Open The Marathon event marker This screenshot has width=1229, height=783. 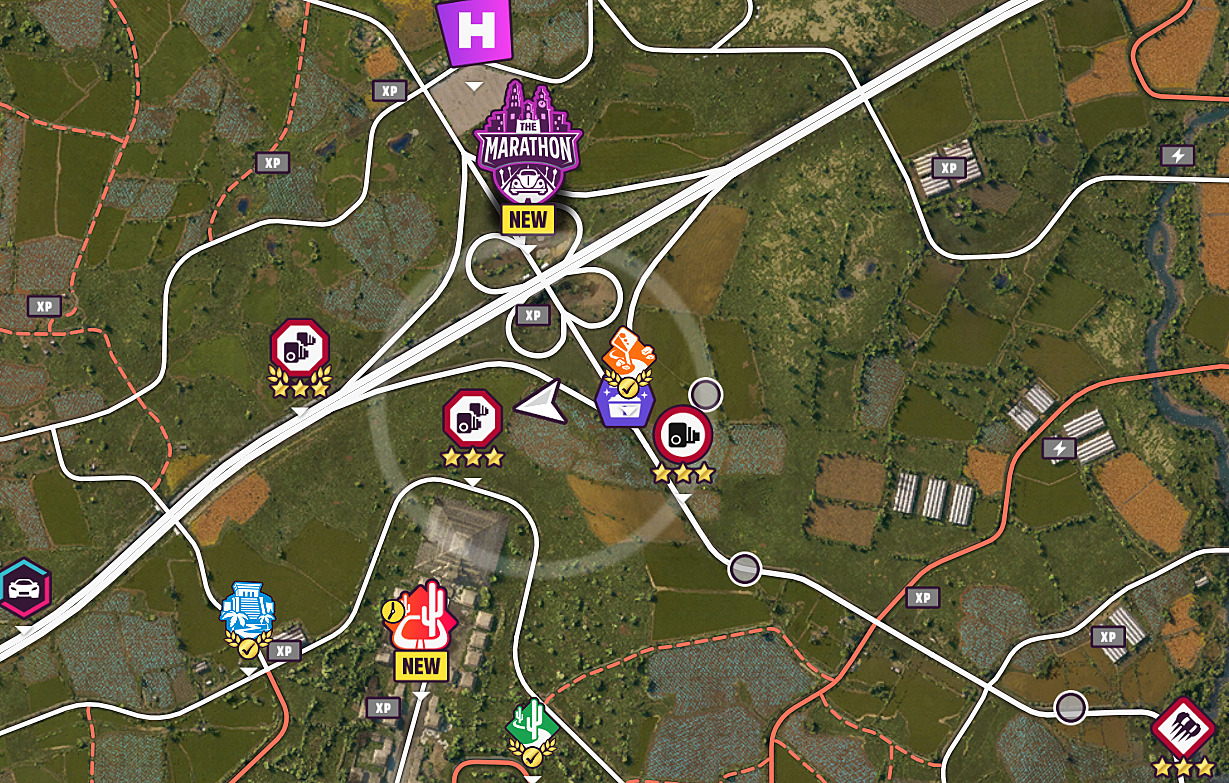point(527,145)
